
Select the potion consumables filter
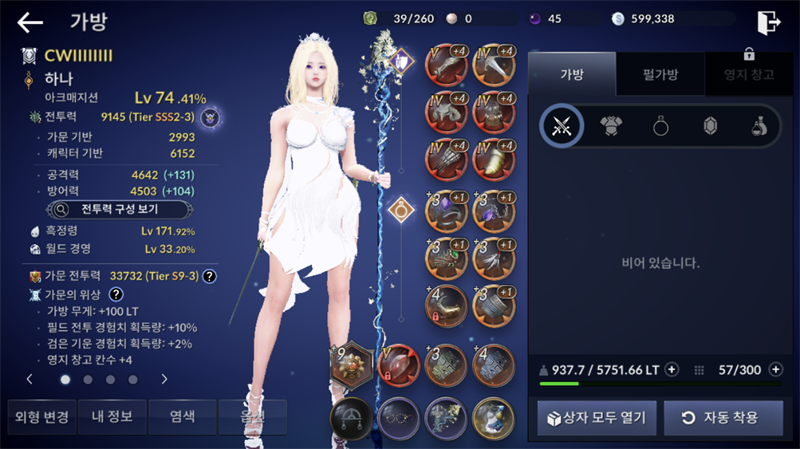[759, 125]
